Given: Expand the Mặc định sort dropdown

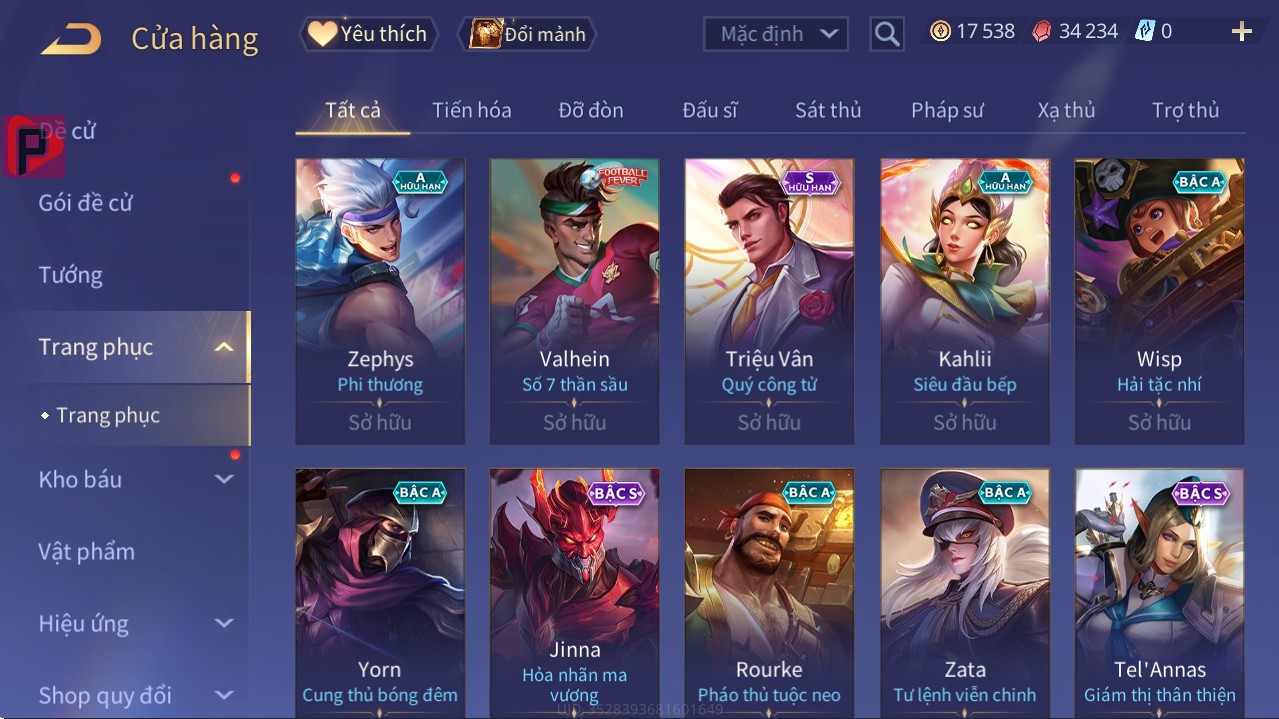Looking at the screenshot, I should [x=776, y=34].
